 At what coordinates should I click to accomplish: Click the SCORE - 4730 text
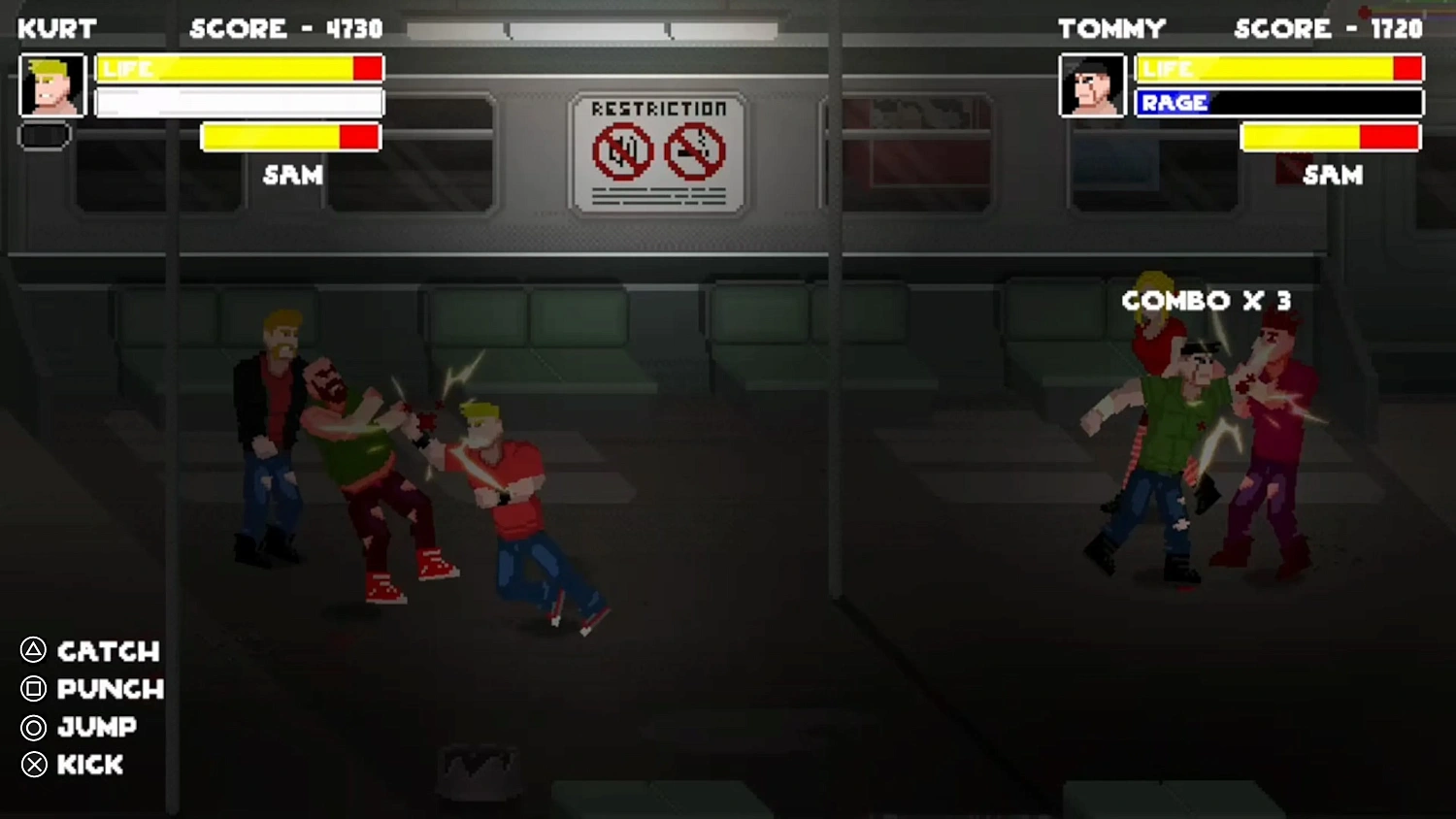click(286, 28)
